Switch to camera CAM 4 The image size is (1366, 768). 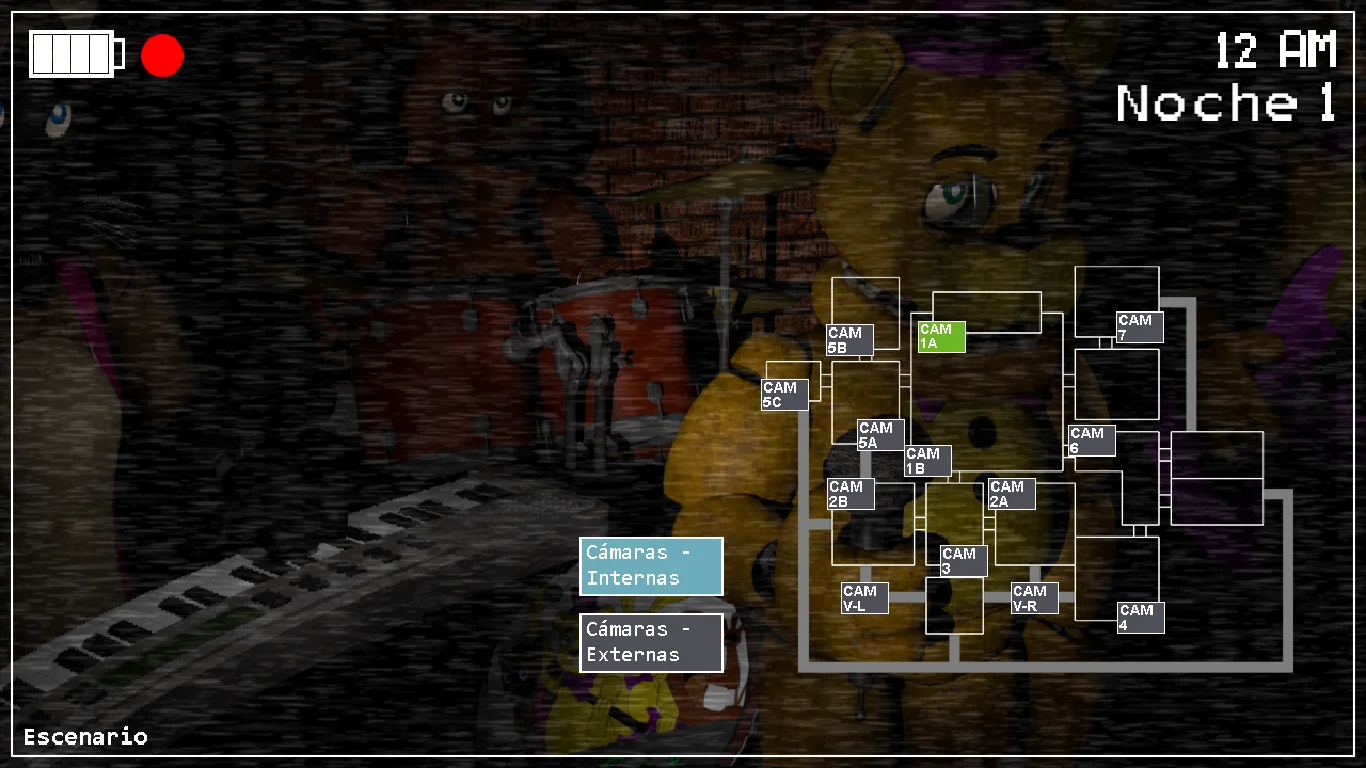pos(1140,617)
